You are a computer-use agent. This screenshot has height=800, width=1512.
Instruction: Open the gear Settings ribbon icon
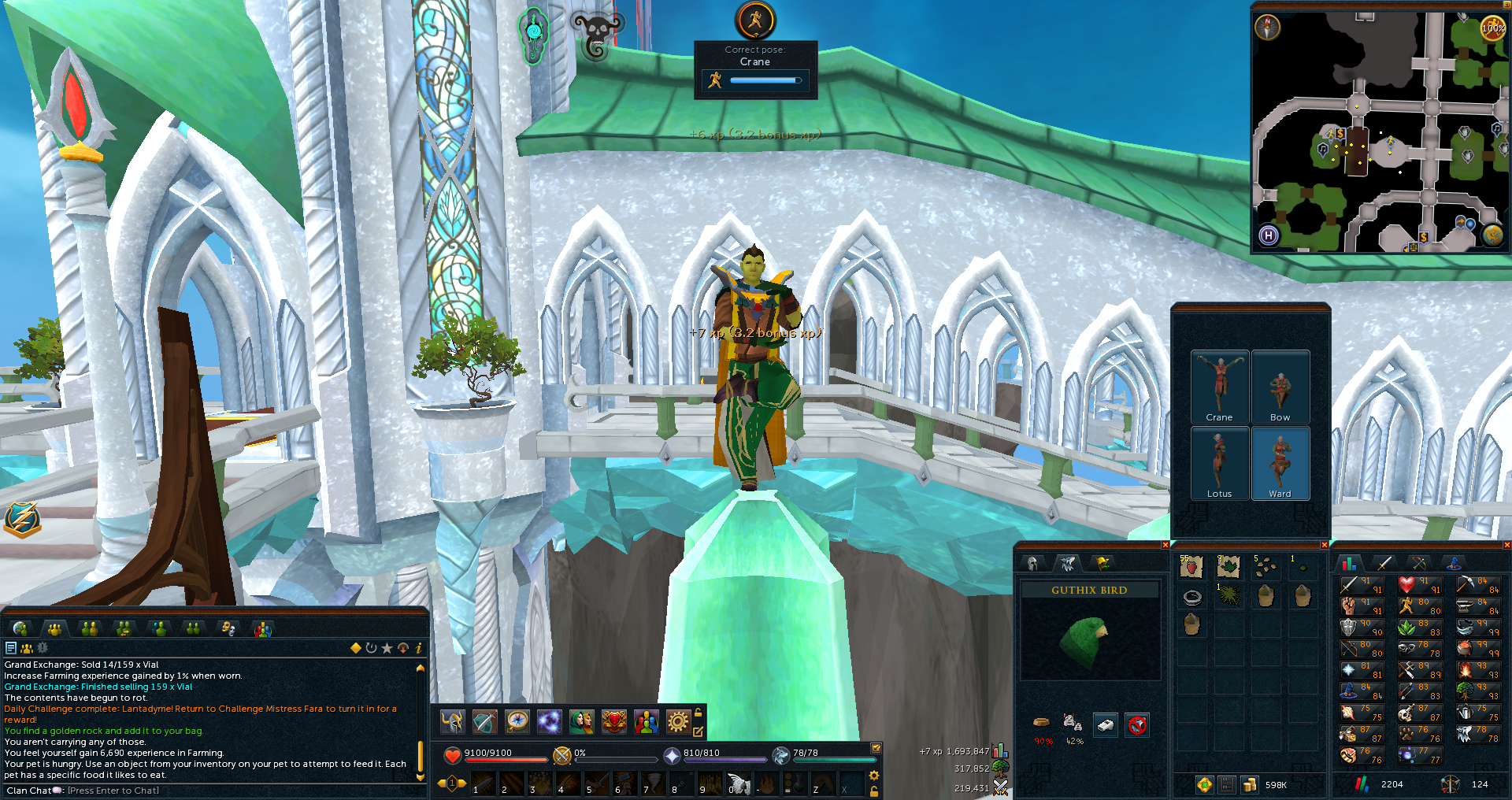click(677, 721)
